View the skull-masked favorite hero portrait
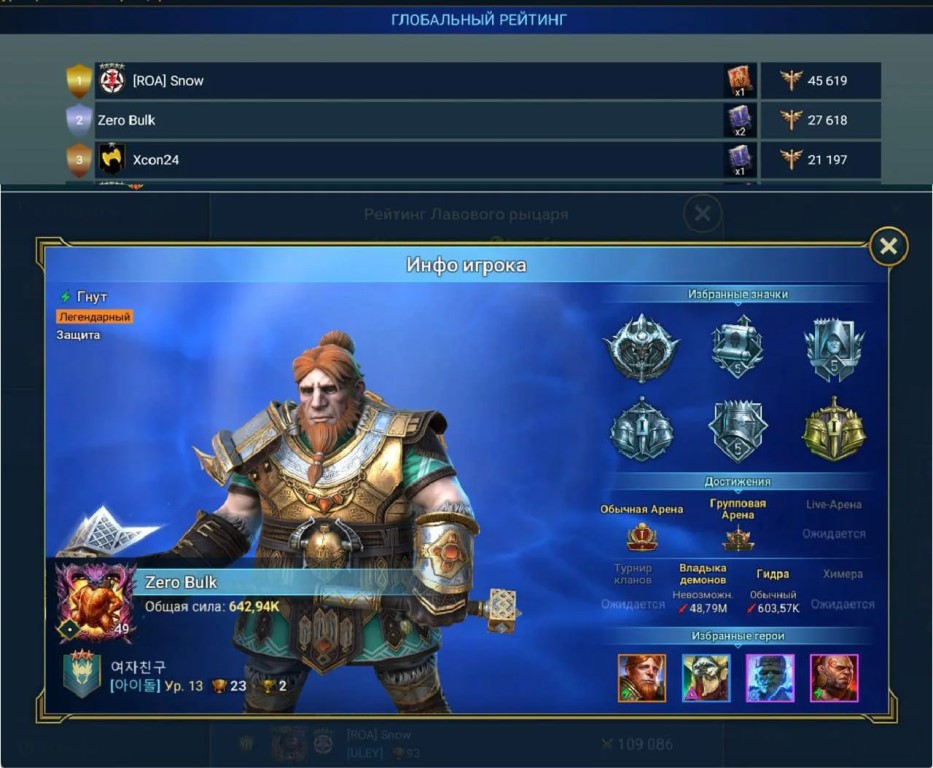933x768 pixels. coord(706,678)
